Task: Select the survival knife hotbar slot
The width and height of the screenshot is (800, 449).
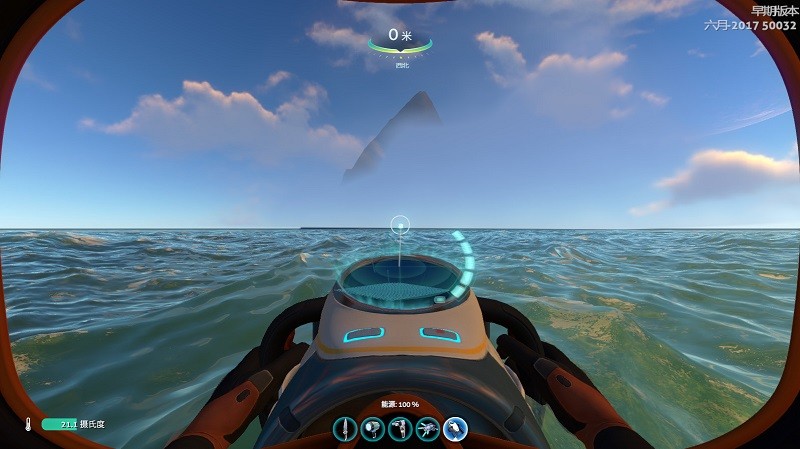Action: (346, 430)
